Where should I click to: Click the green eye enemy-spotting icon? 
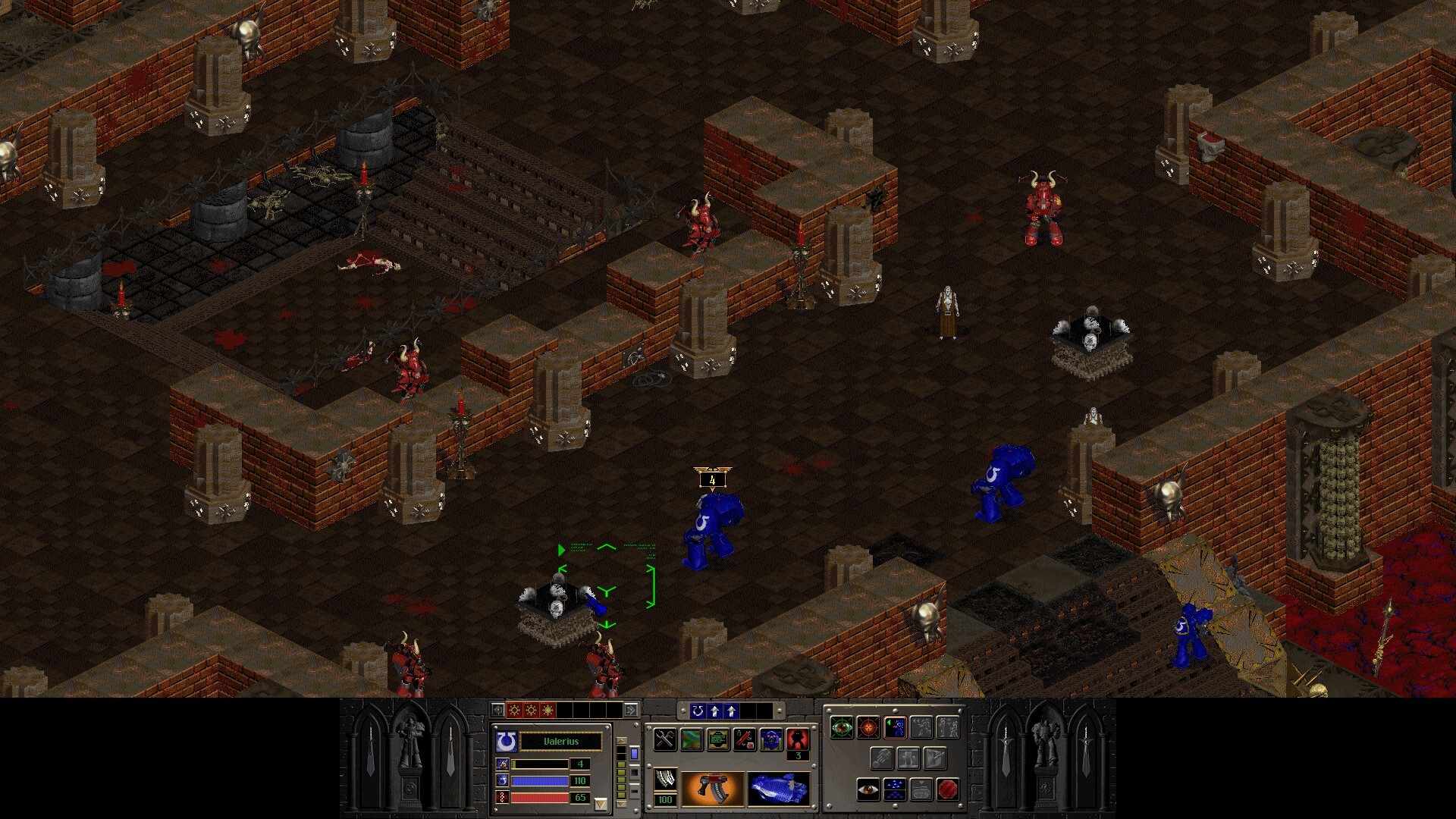pyautogui.click(x=842, y=727)
